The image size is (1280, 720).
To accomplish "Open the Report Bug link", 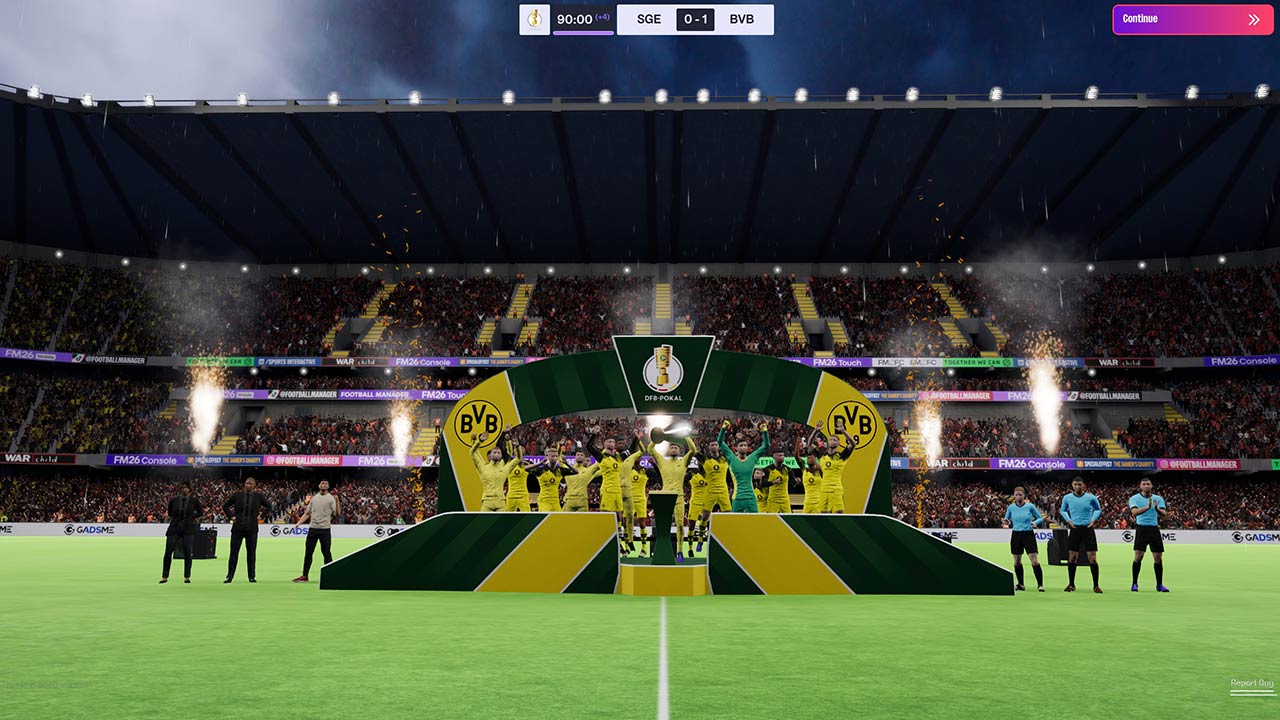I will 1251,683.
